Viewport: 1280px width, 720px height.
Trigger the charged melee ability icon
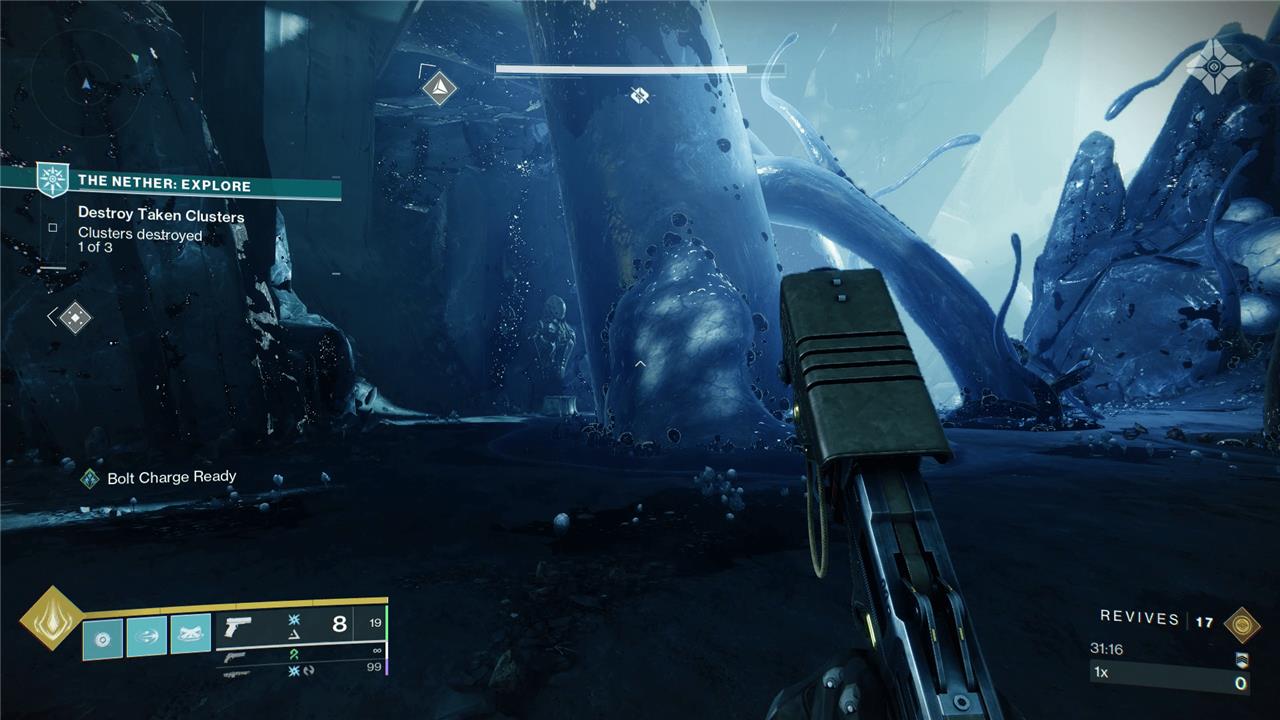(x=147, y=636)
